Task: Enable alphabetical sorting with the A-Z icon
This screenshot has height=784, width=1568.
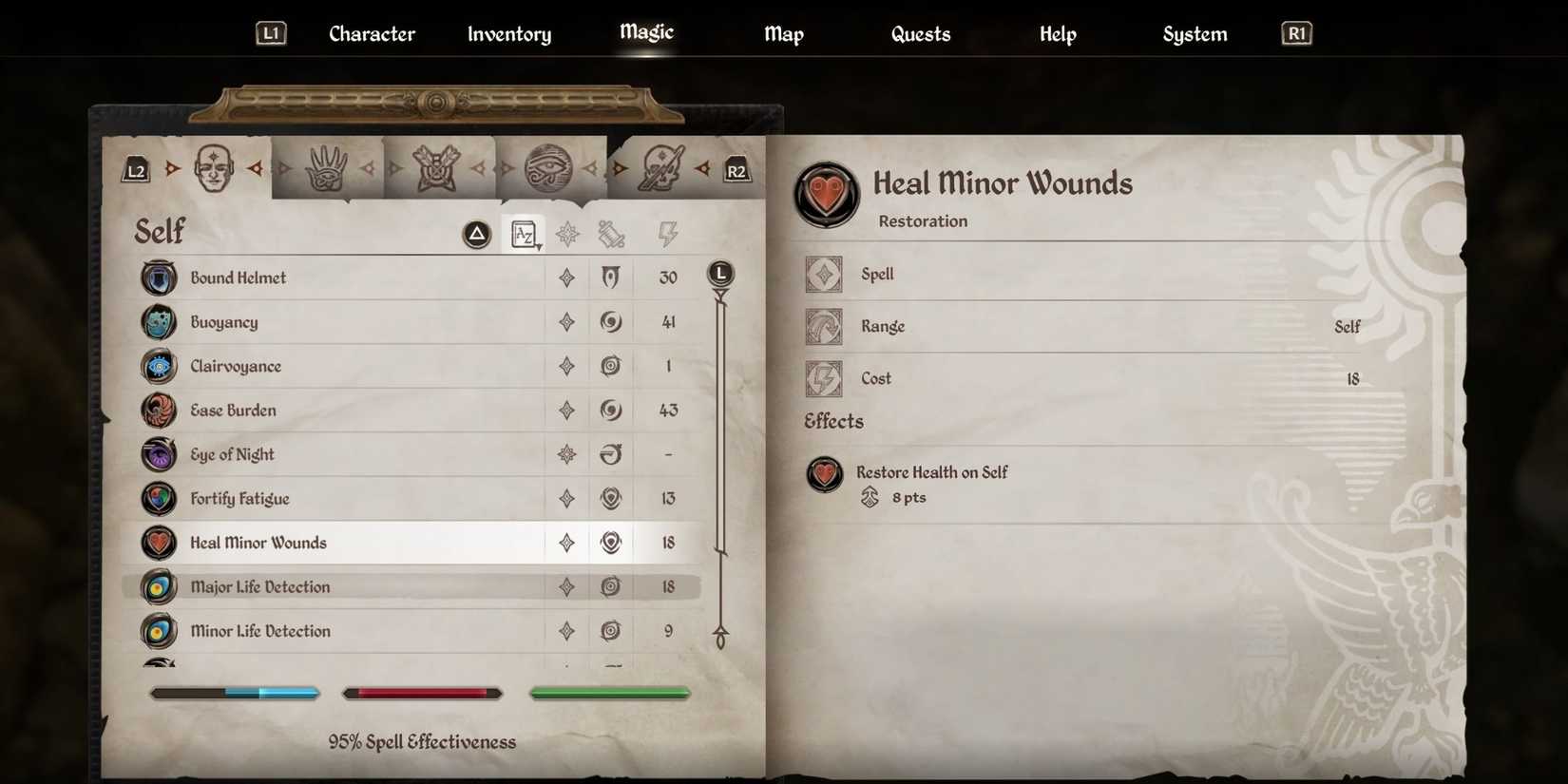Action: click(524, 234)
